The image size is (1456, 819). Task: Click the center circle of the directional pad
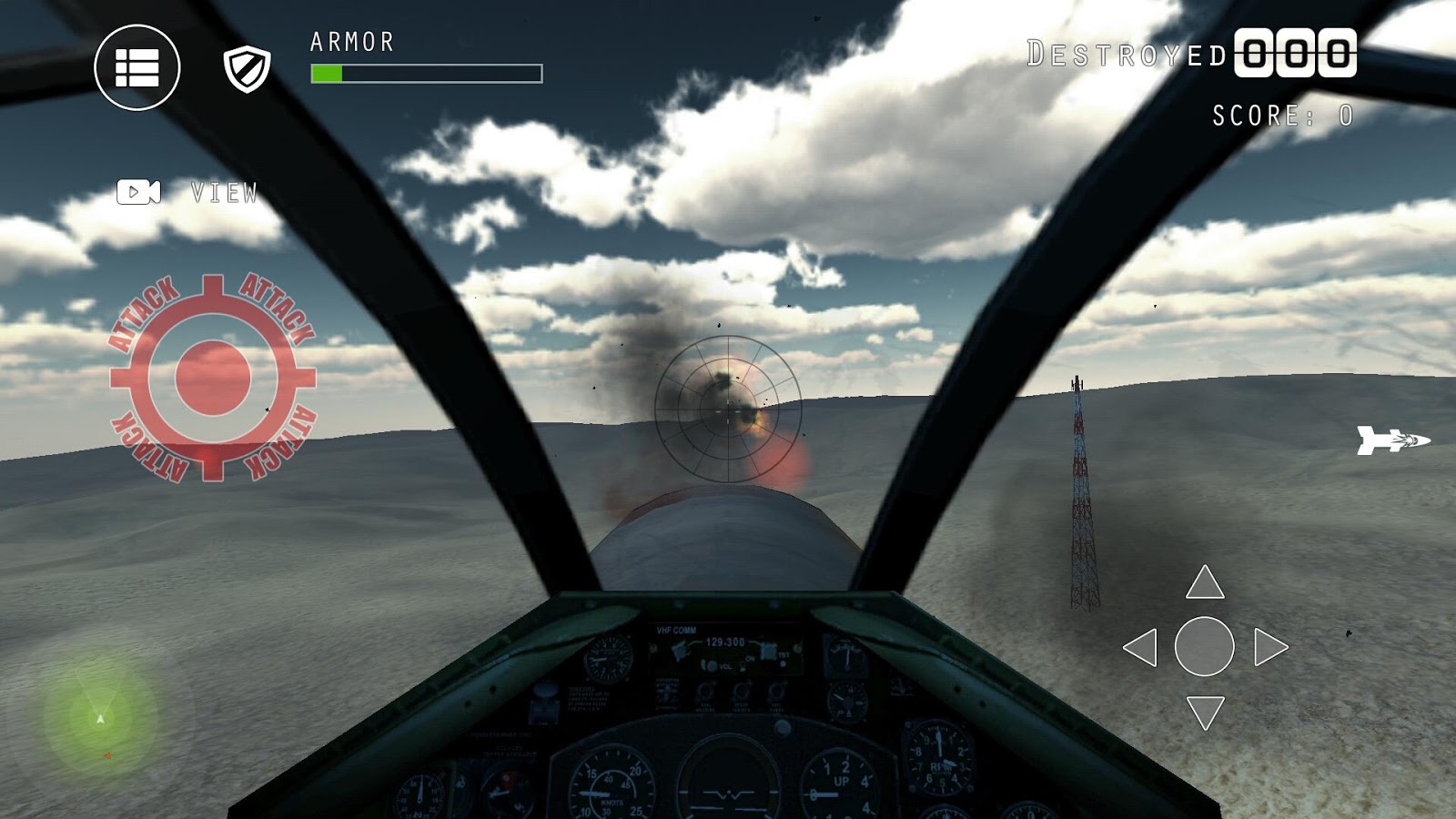[x=1205, y=647]
